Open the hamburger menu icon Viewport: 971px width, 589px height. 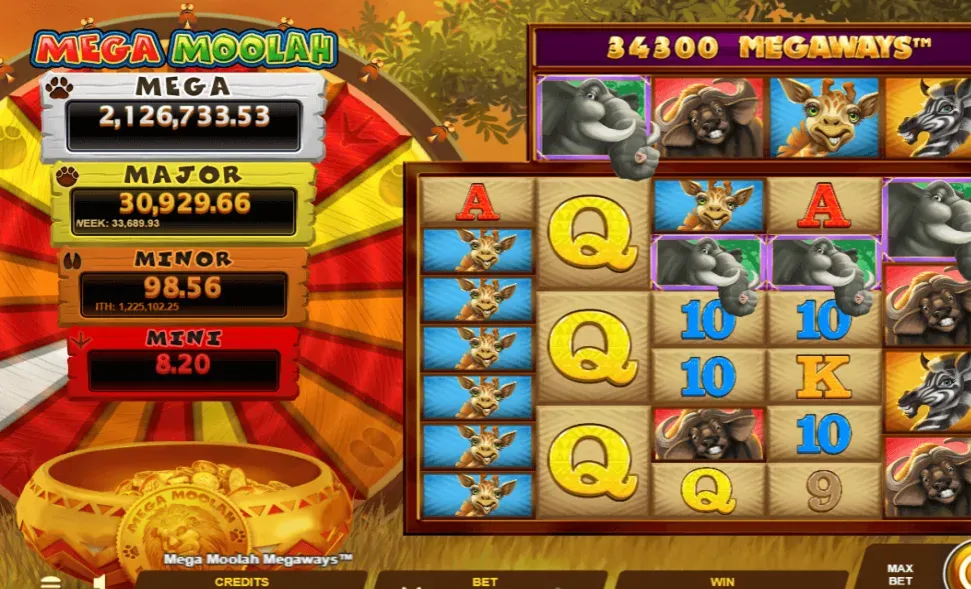point(50,582)
